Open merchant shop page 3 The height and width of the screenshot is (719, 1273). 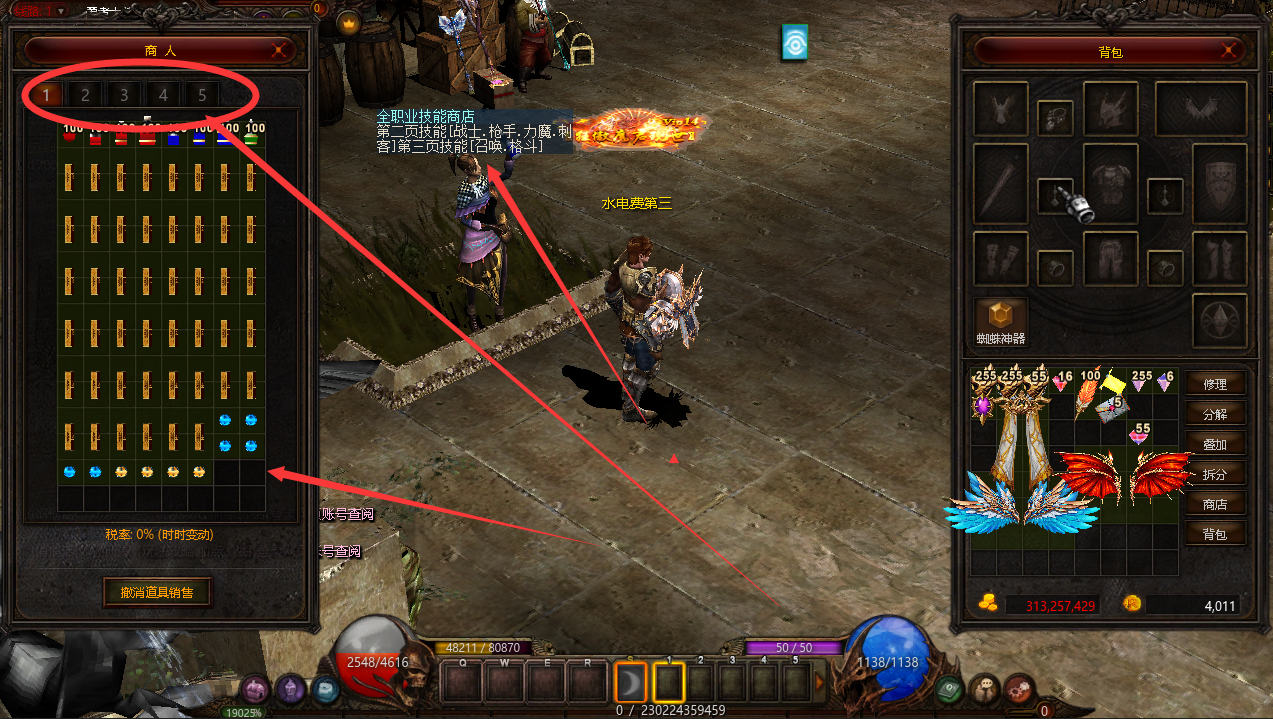[124, 95]
